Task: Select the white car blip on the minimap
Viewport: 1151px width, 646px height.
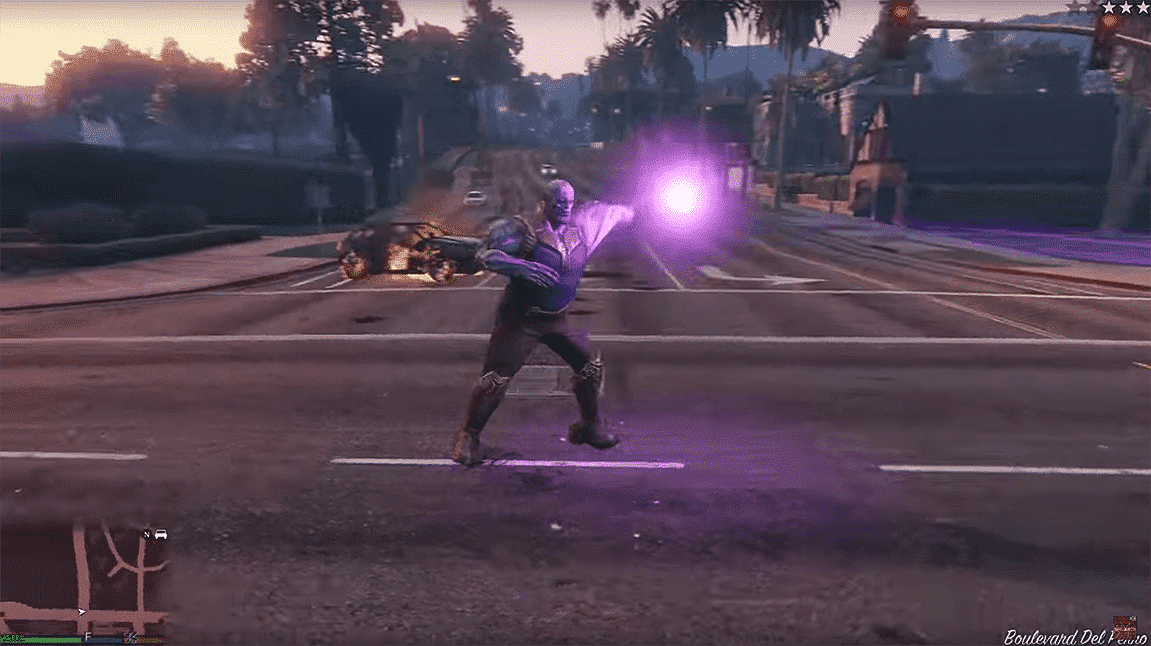Action: 161,535
